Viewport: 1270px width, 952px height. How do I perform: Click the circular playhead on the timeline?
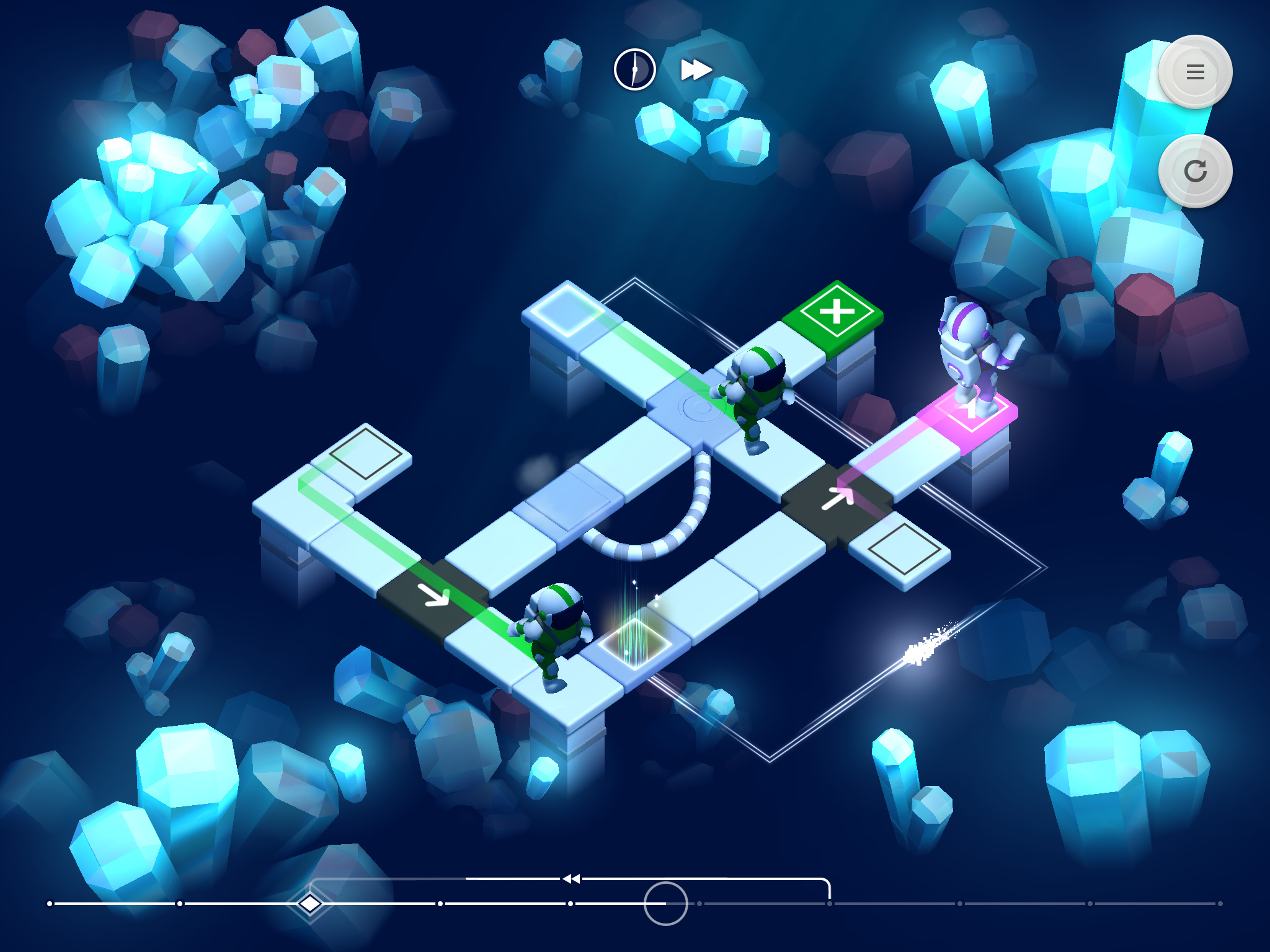[665, 904]
